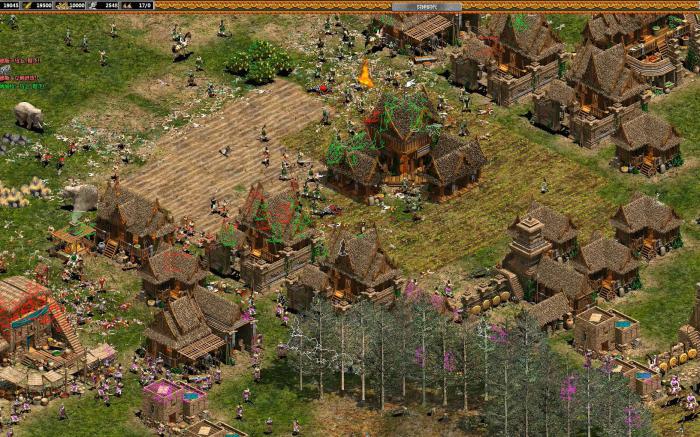Click the gray label button in the top bar
The width and height of the screenshot is (700, 437).
click(426, 6)
